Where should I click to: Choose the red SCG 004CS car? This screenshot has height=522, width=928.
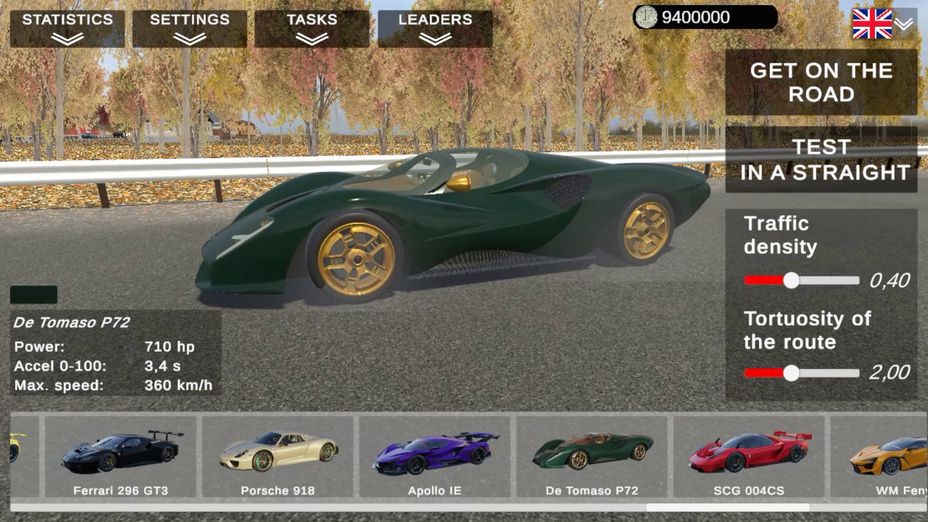tap(749, 457)
